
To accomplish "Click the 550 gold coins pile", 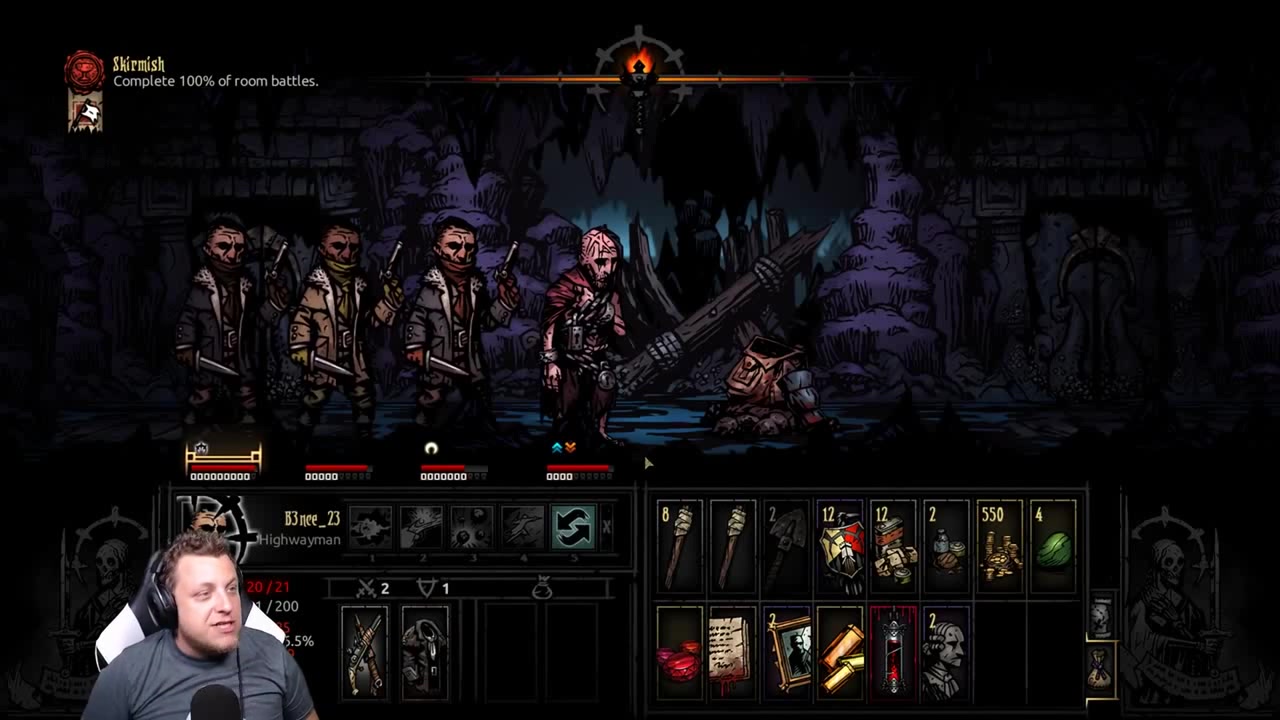I will (1000, 546).
